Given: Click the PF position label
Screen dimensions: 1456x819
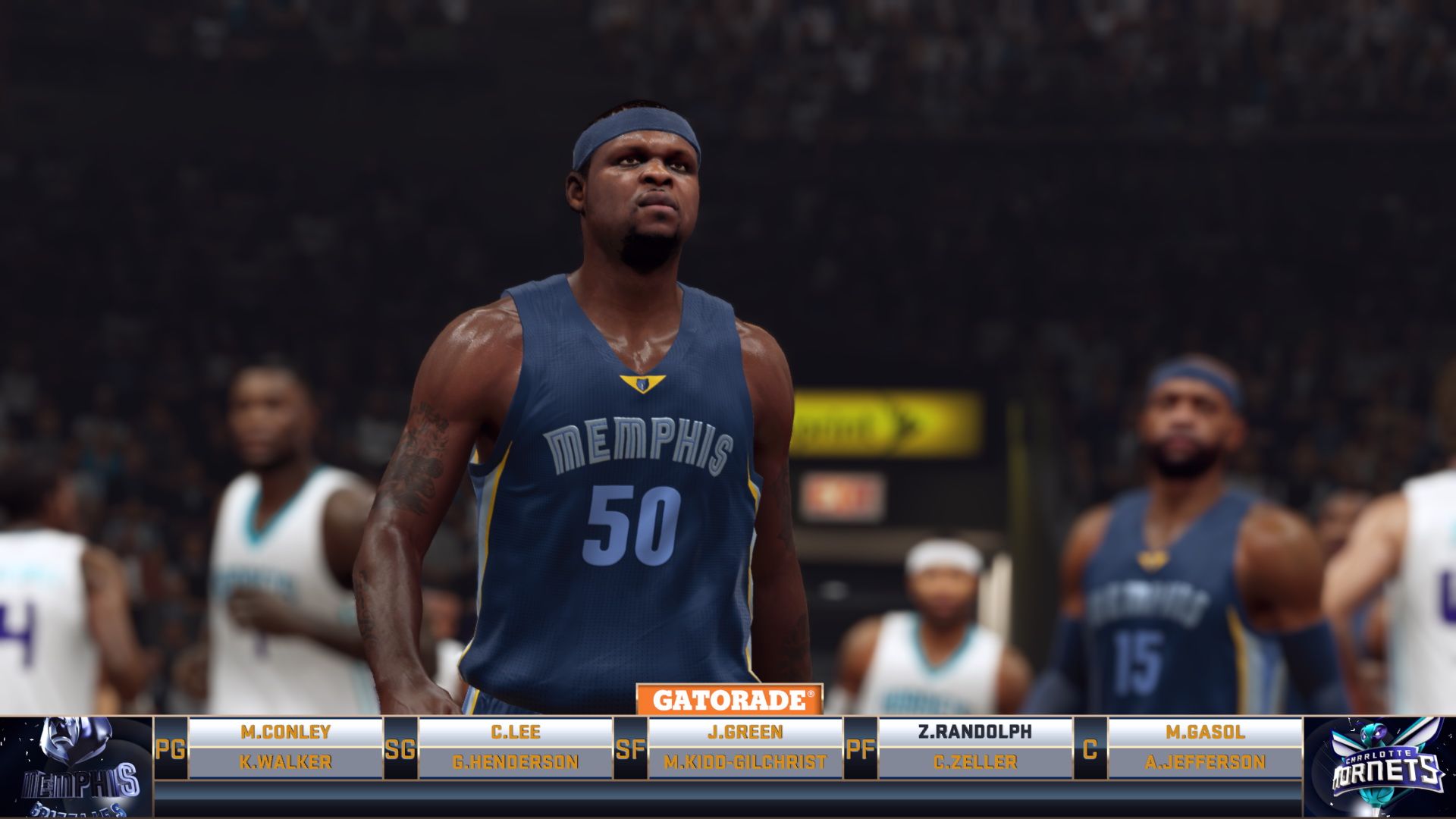Looking at the screenshot, I should (x=860, y=749).
